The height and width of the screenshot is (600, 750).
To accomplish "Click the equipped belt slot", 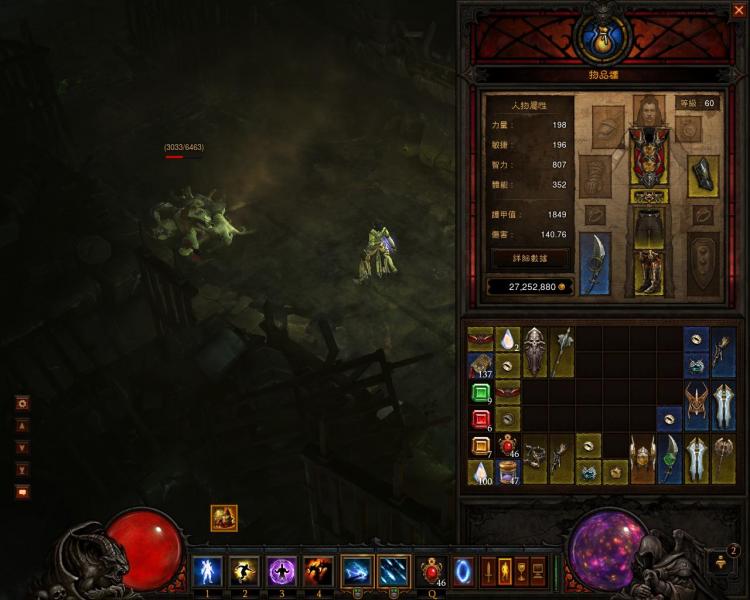I will 649,196.
